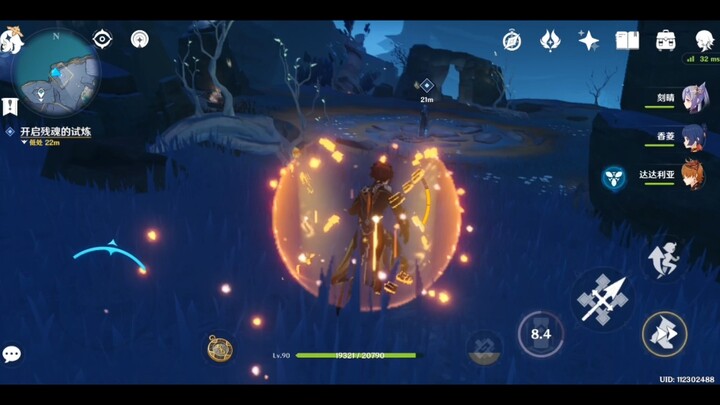The image size is (720, 405).
Task: Tap the polearm normal attack button
Action: coord(603,299)
